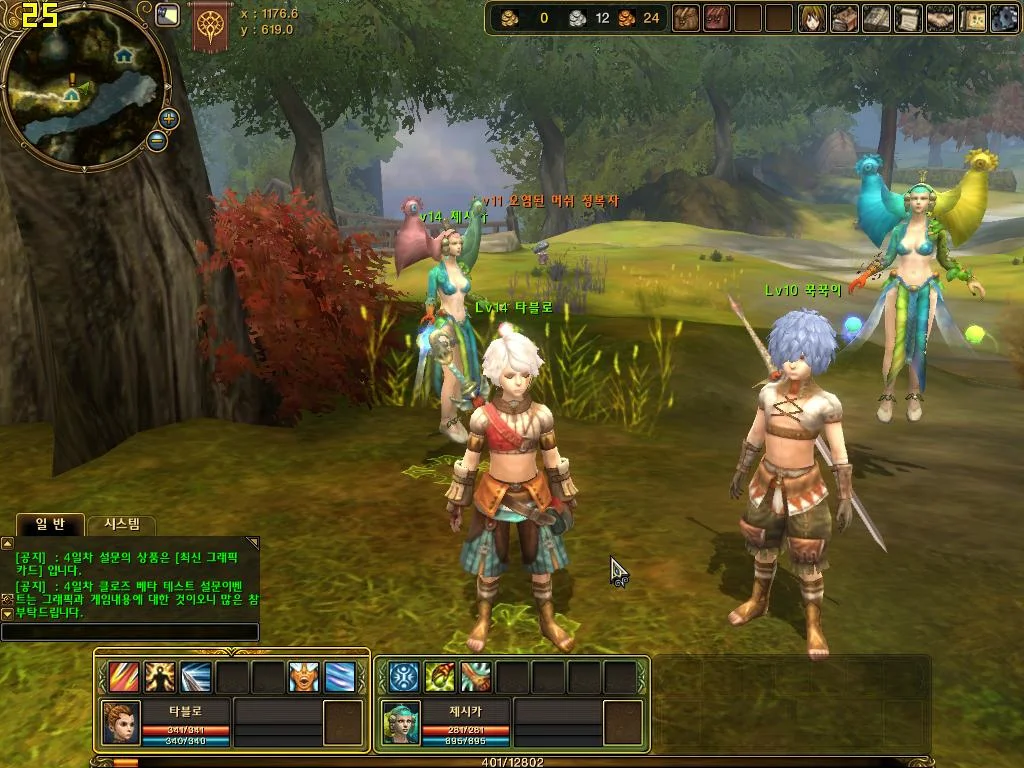Open the red leather bag
The width and height of the screenshot is (1024, 768).
717,18
